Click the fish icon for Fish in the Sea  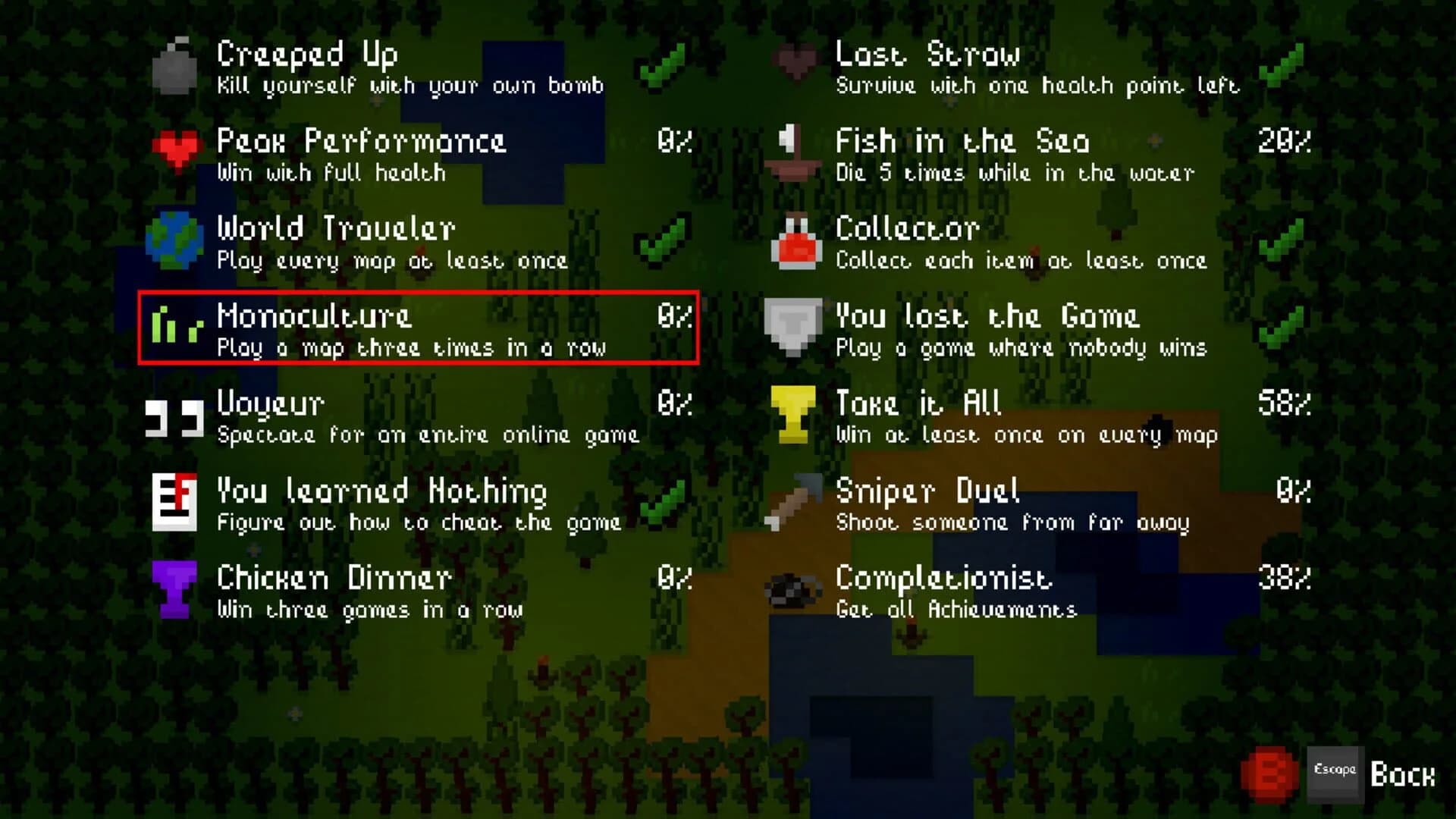pyautogui.click(x=792, y=152)
